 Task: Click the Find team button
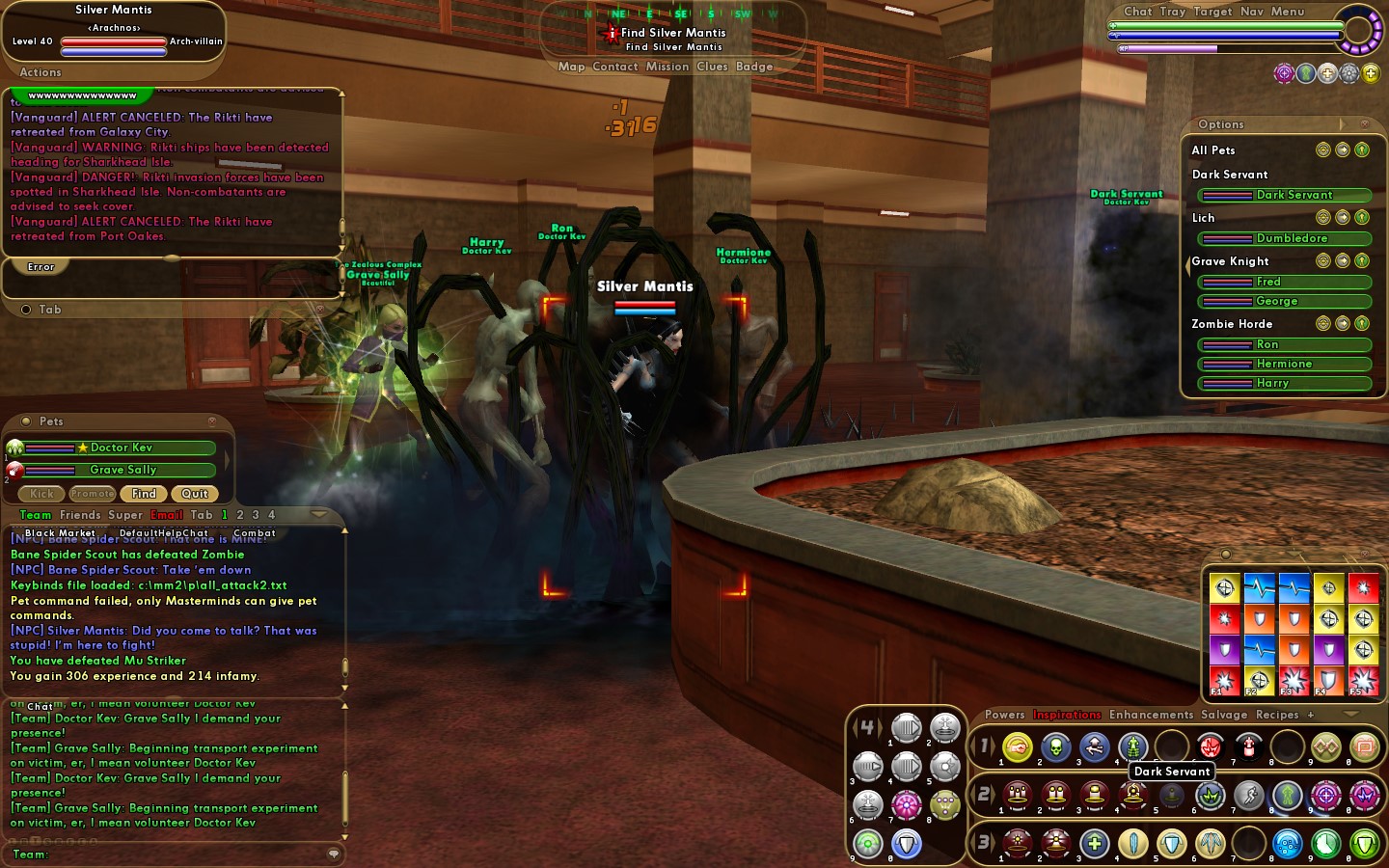click(x=144, y=494)
